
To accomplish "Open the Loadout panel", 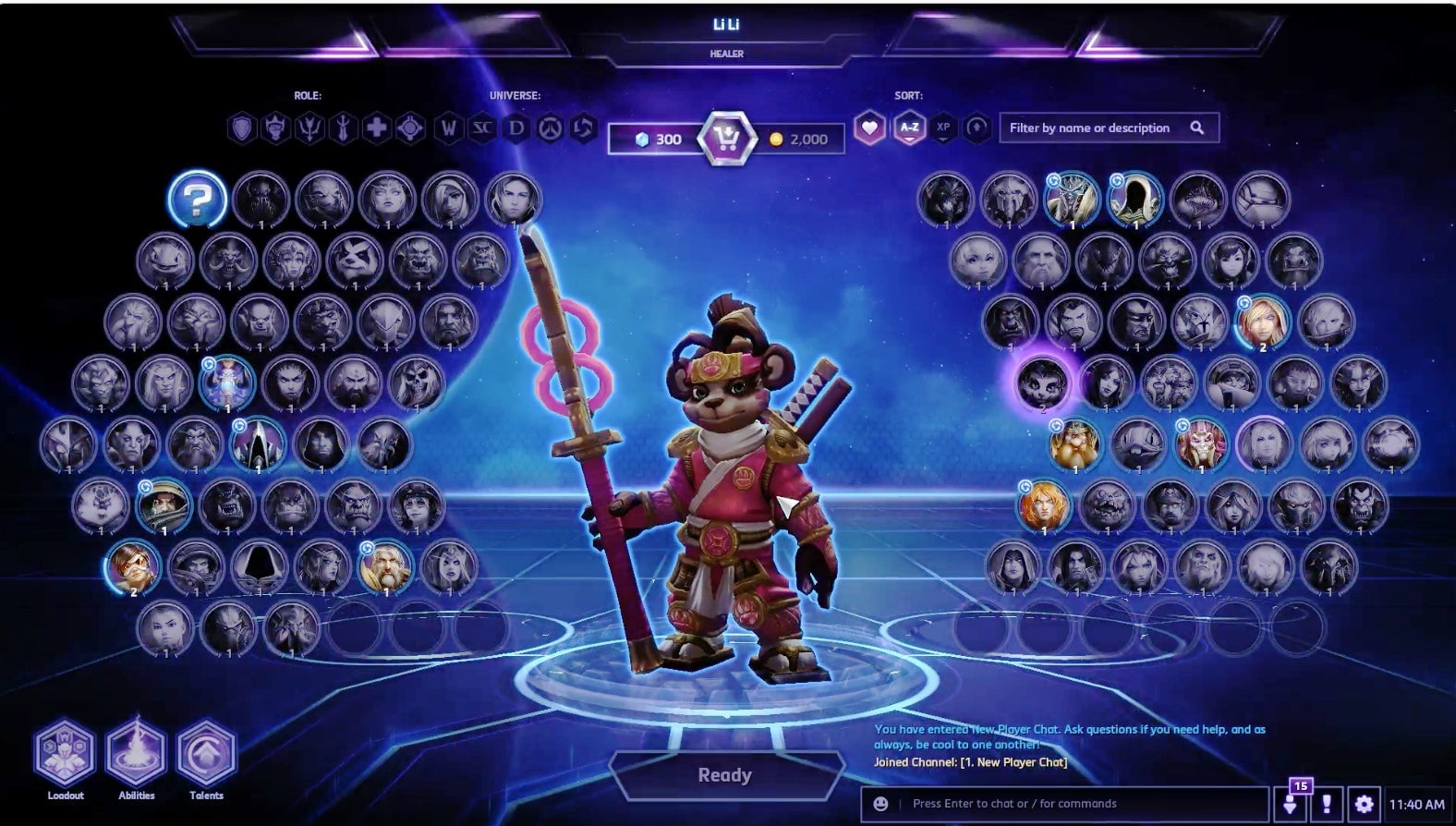I will click(x=65, y=753).
